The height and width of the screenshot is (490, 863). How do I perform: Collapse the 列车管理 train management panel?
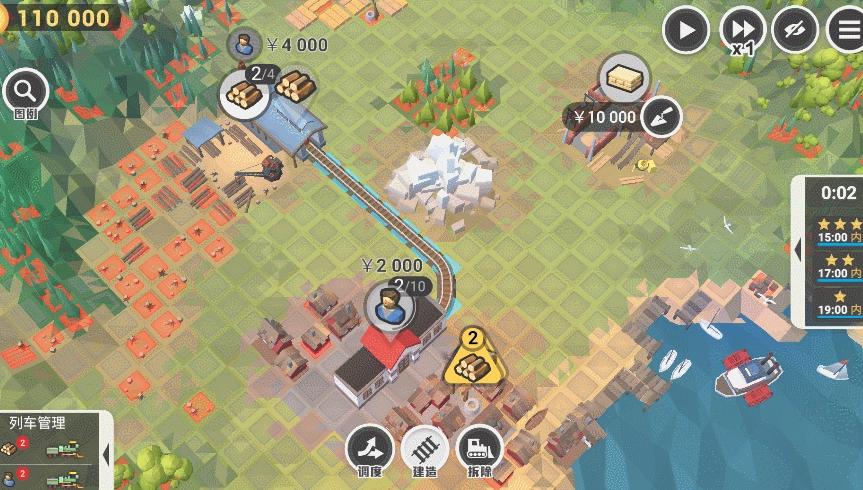coord(105,453)
